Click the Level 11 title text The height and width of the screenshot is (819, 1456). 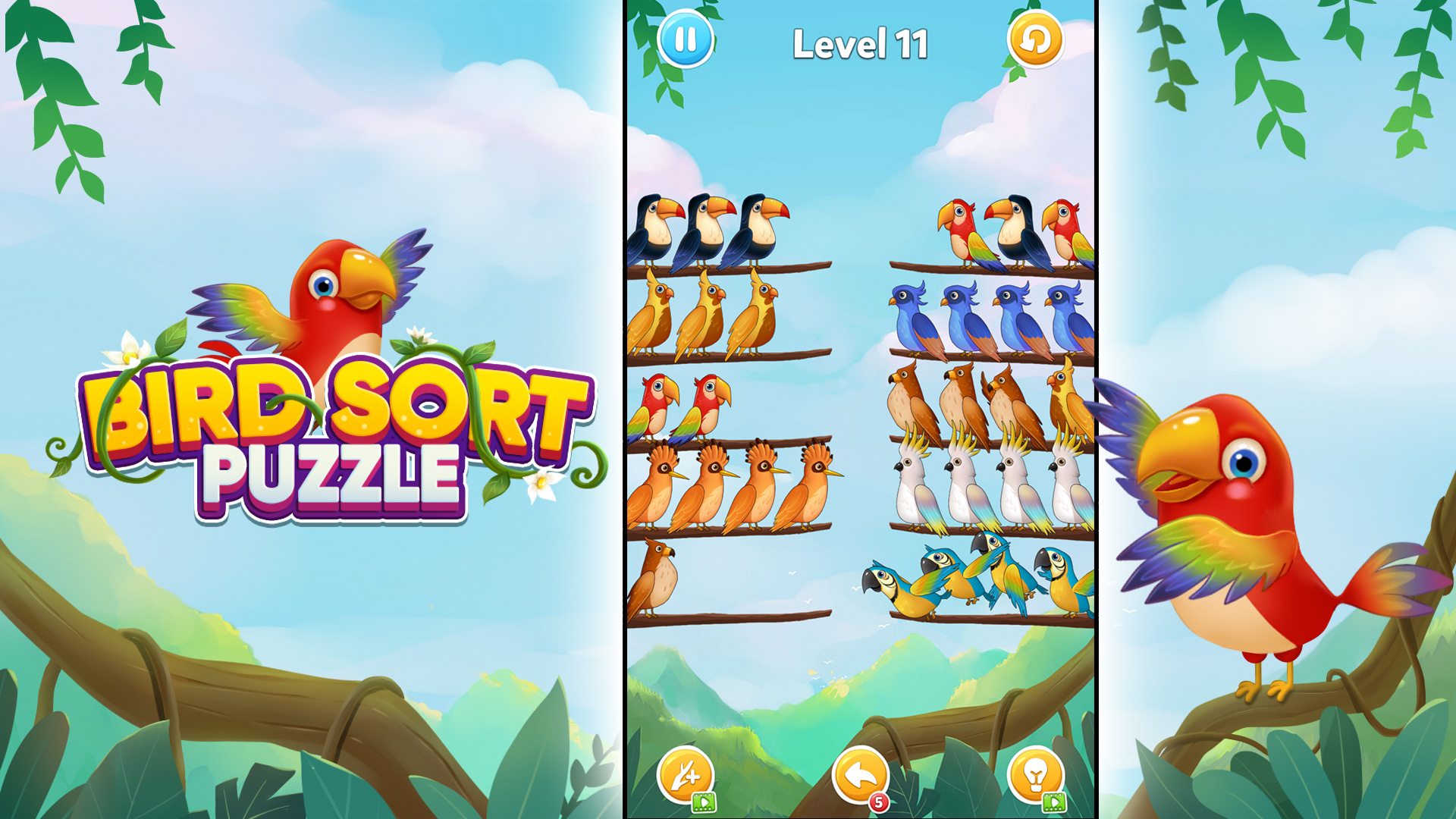coord(861,43)
